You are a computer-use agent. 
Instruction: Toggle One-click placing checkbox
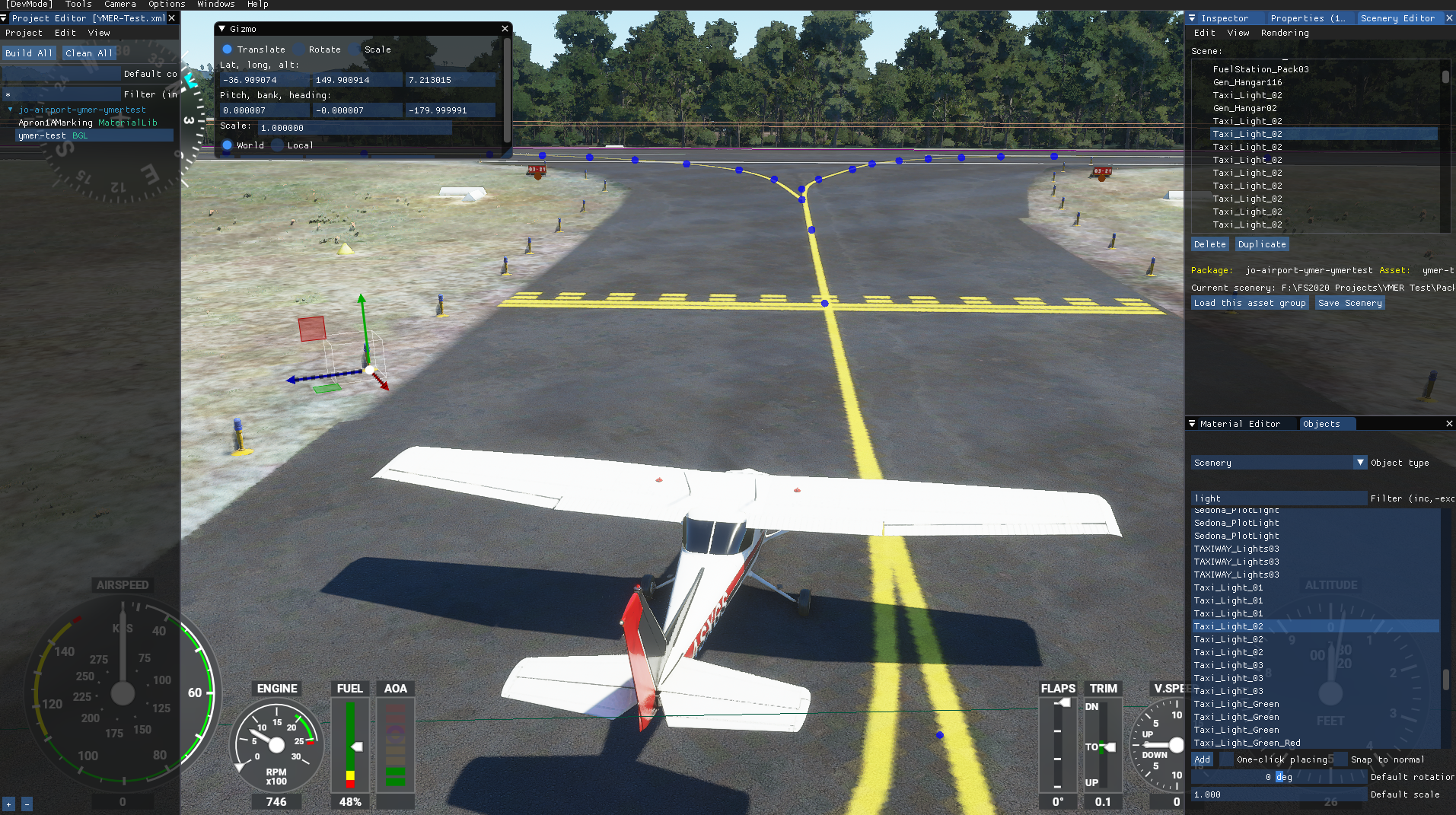click(x=1227, y=759)
